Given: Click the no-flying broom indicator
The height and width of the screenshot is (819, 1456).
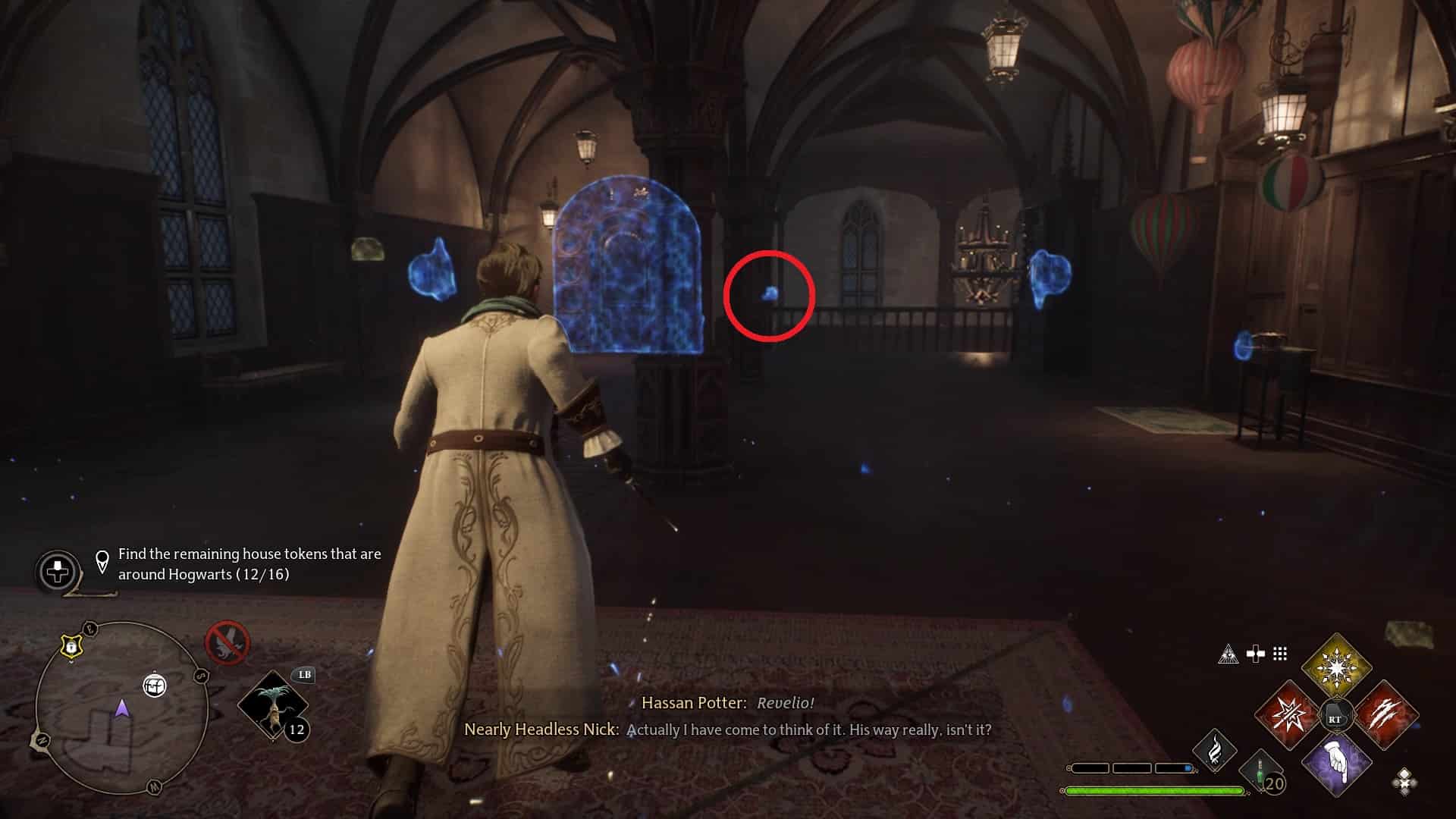Looking at the screenshot, I should click(x=227, y=642).
